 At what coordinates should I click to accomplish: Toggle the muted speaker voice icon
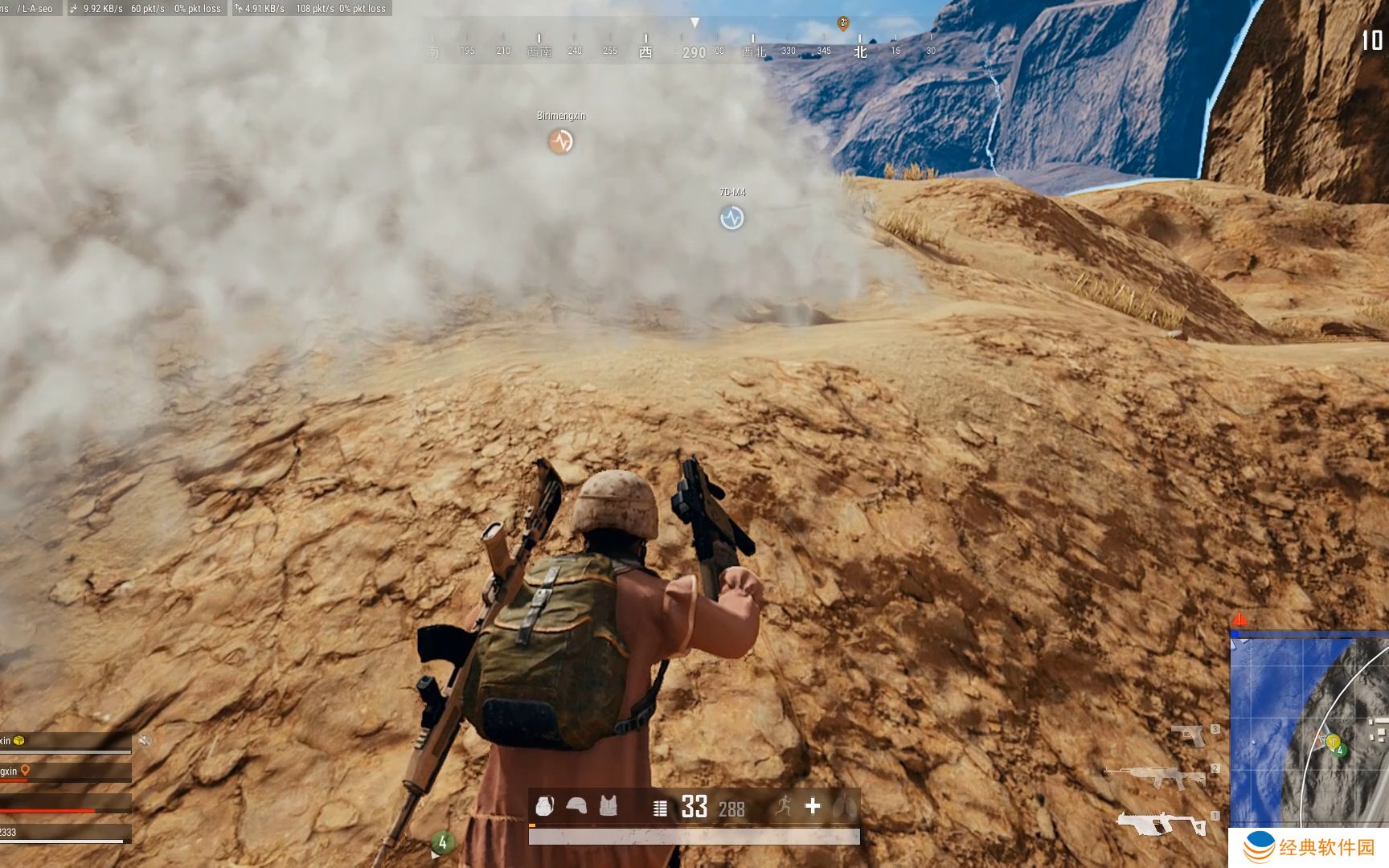(x=145, y=740)
